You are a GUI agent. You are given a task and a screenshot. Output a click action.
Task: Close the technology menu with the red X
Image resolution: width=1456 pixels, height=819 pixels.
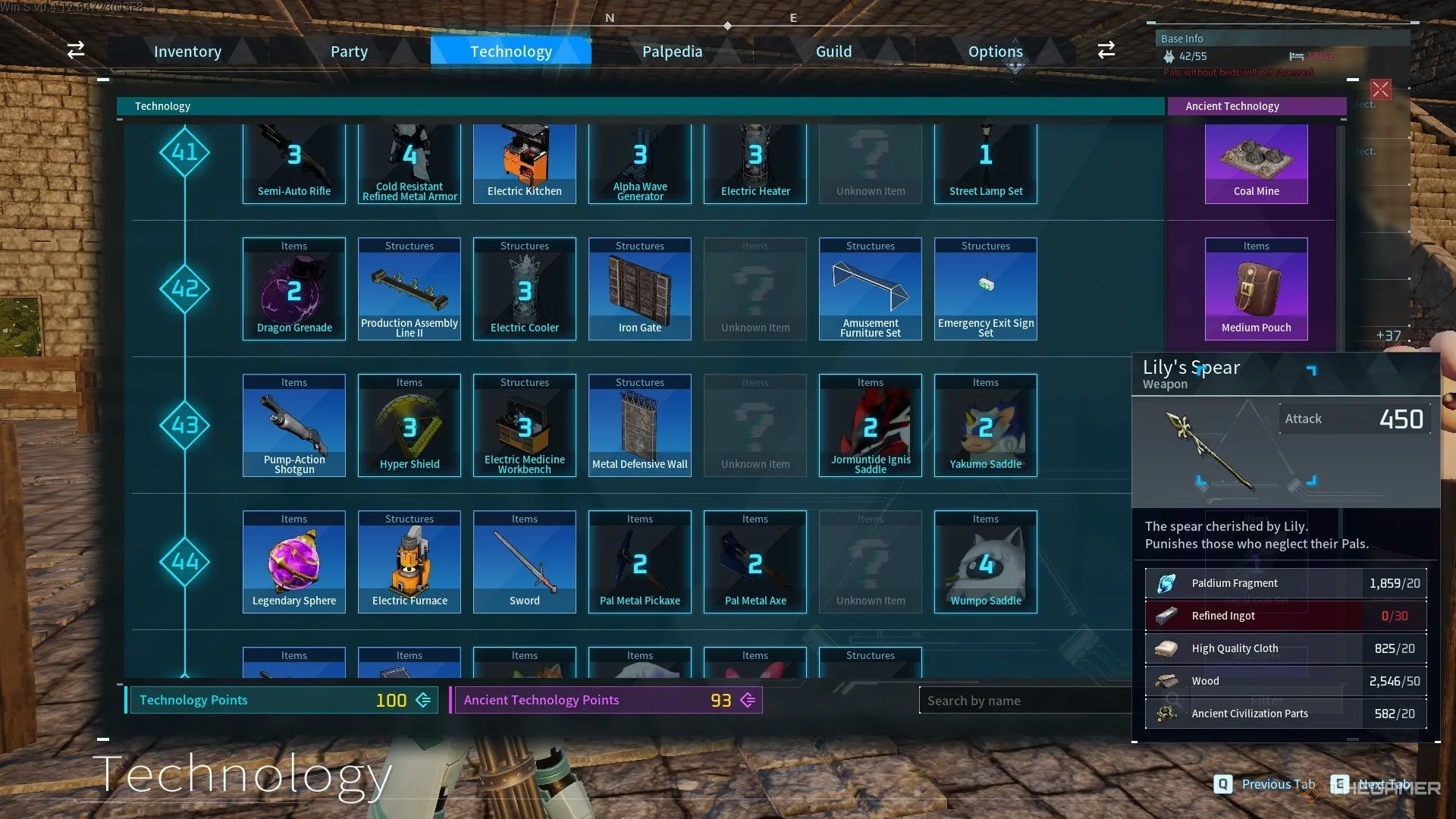pyautogui.click(x=1380, y=89)
